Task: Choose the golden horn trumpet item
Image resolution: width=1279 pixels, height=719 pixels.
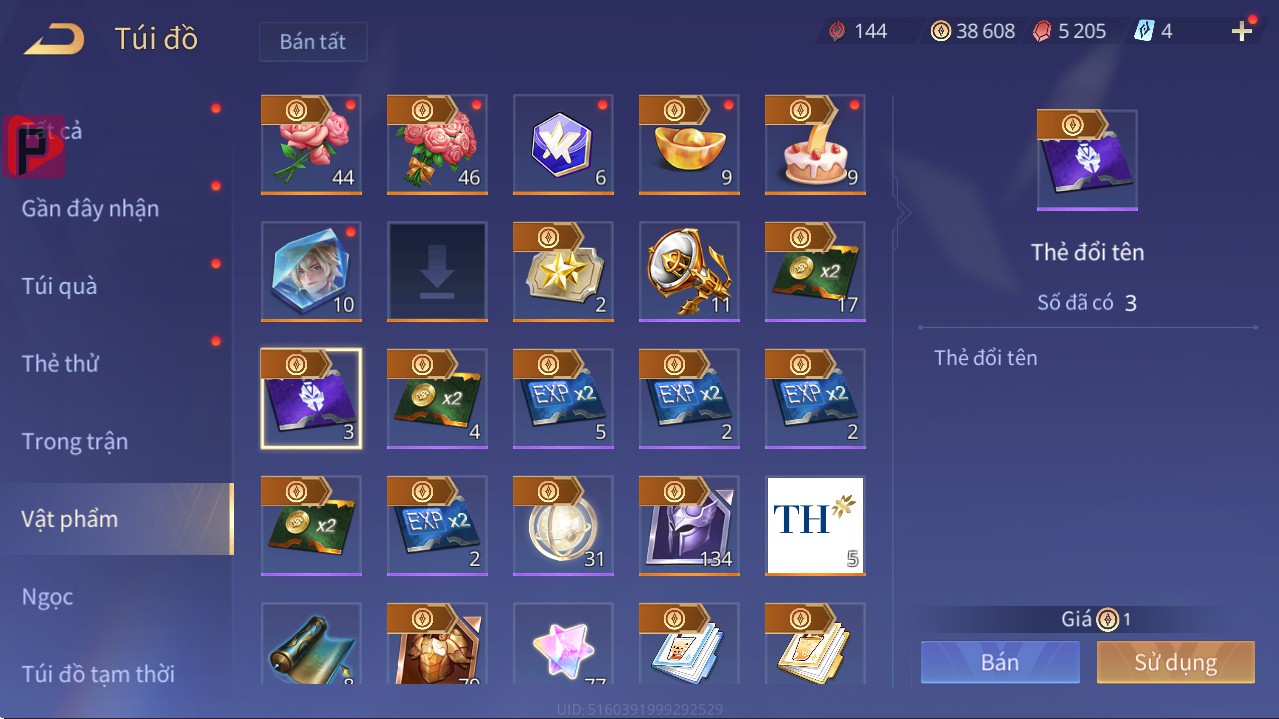Action: pyautogui.click(x=689, y=272)
